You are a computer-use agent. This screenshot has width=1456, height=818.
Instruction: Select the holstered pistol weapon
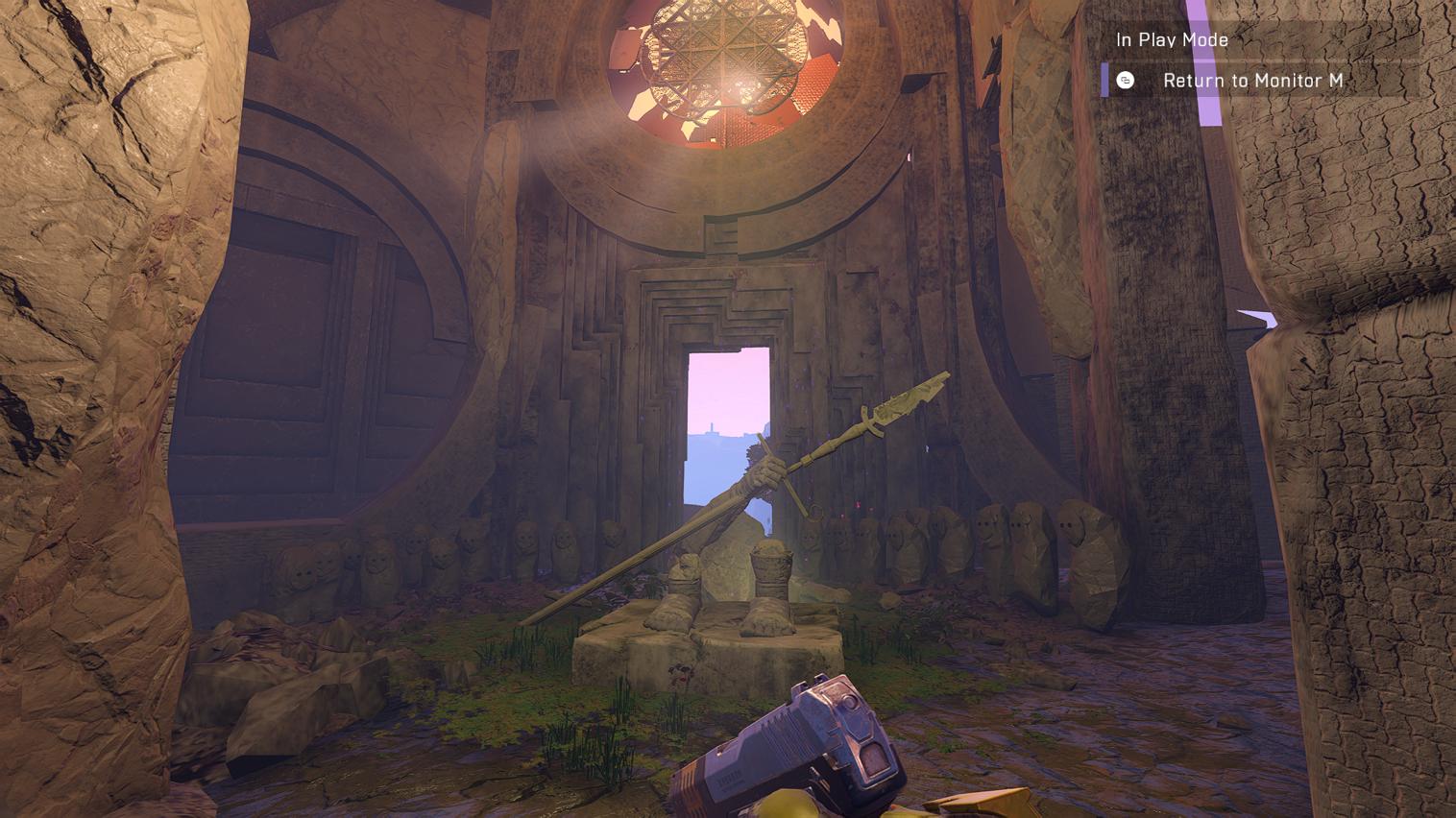(x=812, y=749)
